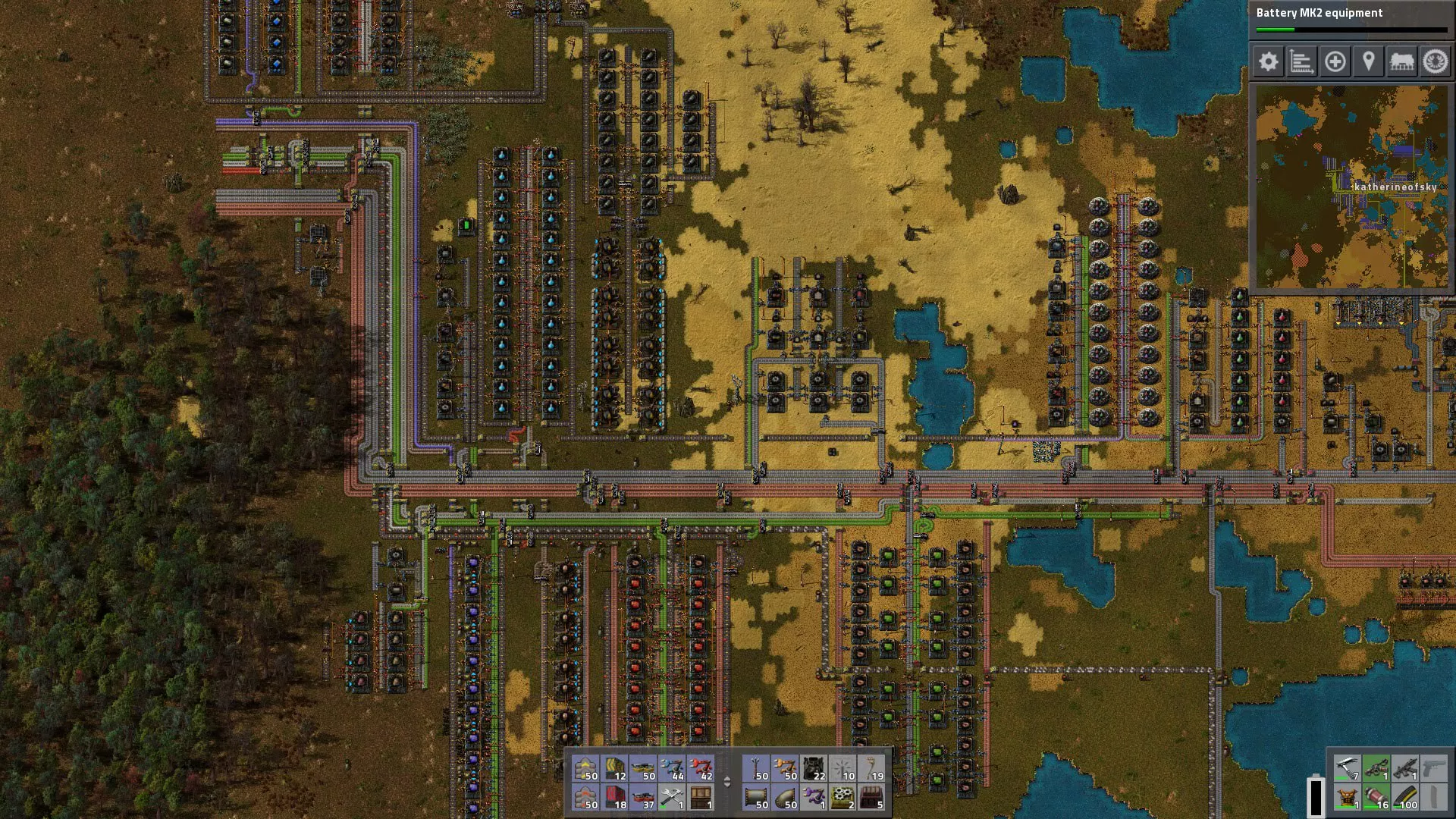Click the cogwheel-ring icon button
Viewport: 1456px width, 819px height.
[x=1435, y=61]
